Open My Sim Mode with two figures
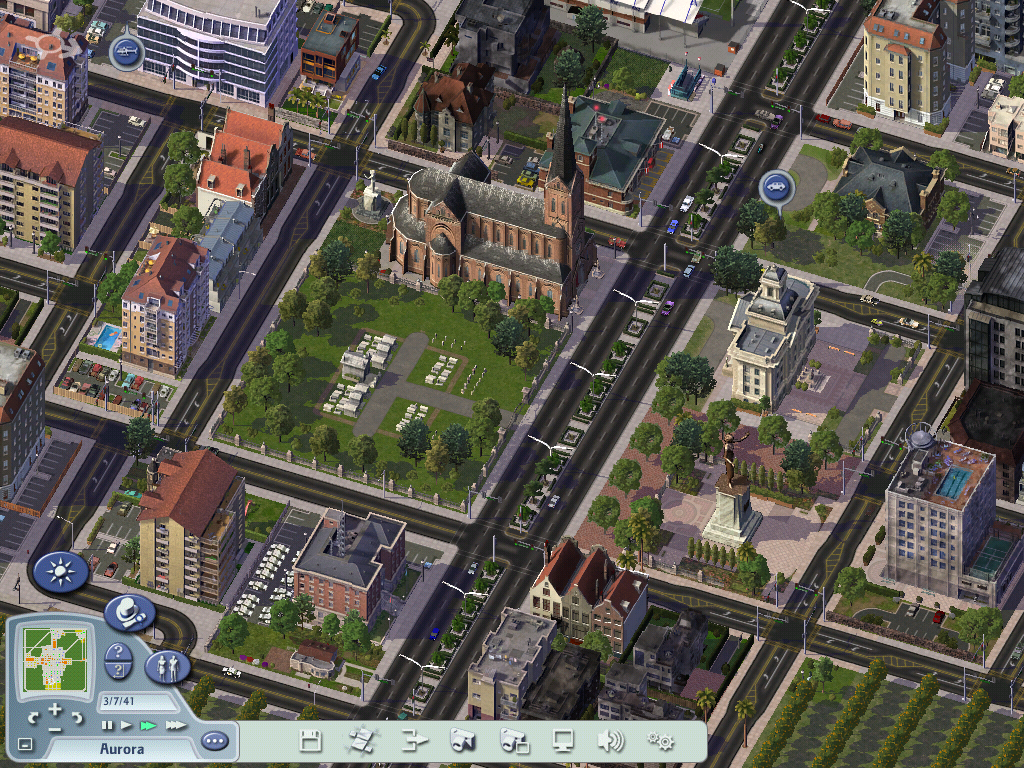Viewport: 1024px width, 768px height. (x=167, y=666)
